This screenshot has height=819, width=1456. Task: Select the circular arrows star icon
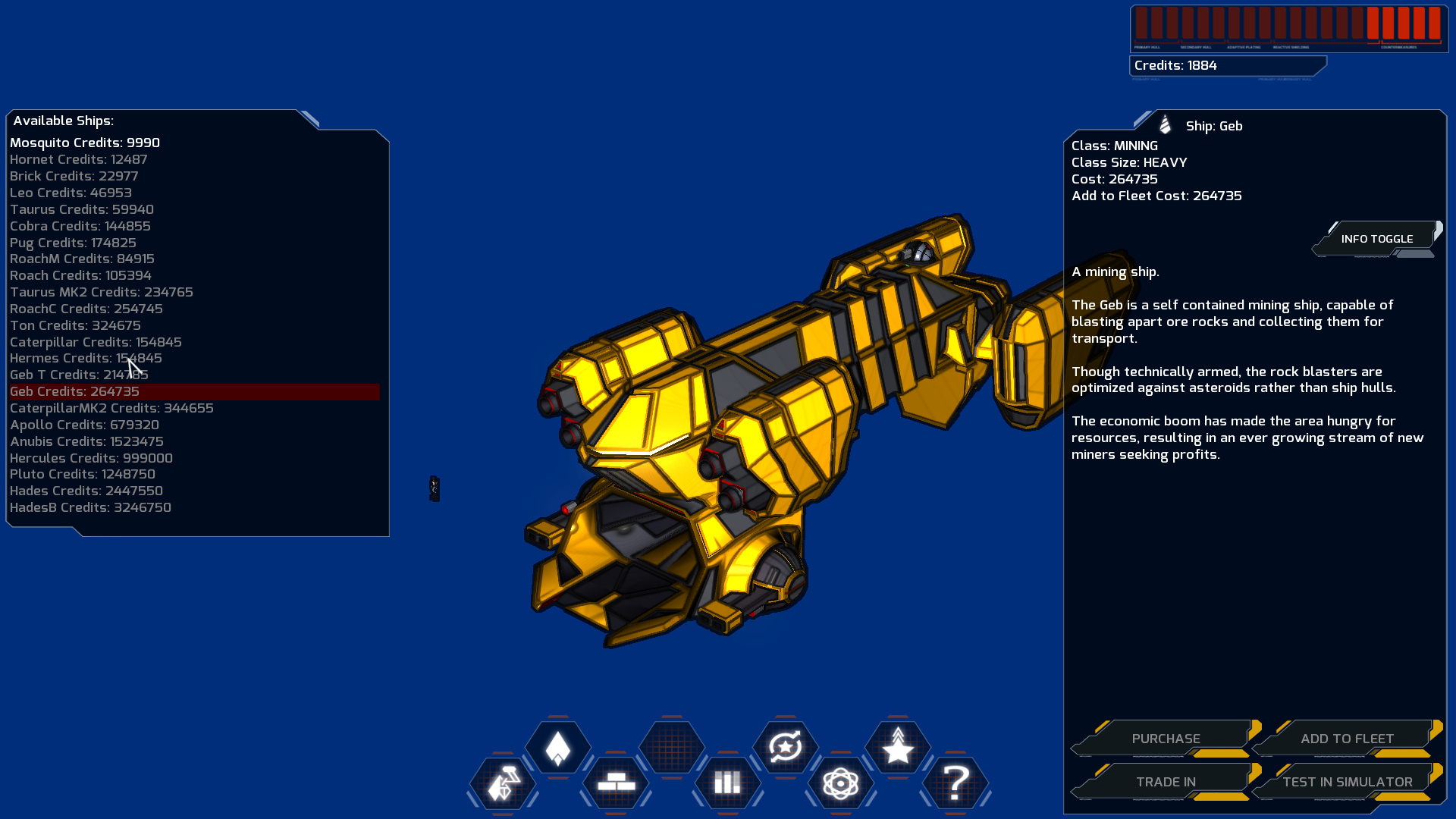785,748
